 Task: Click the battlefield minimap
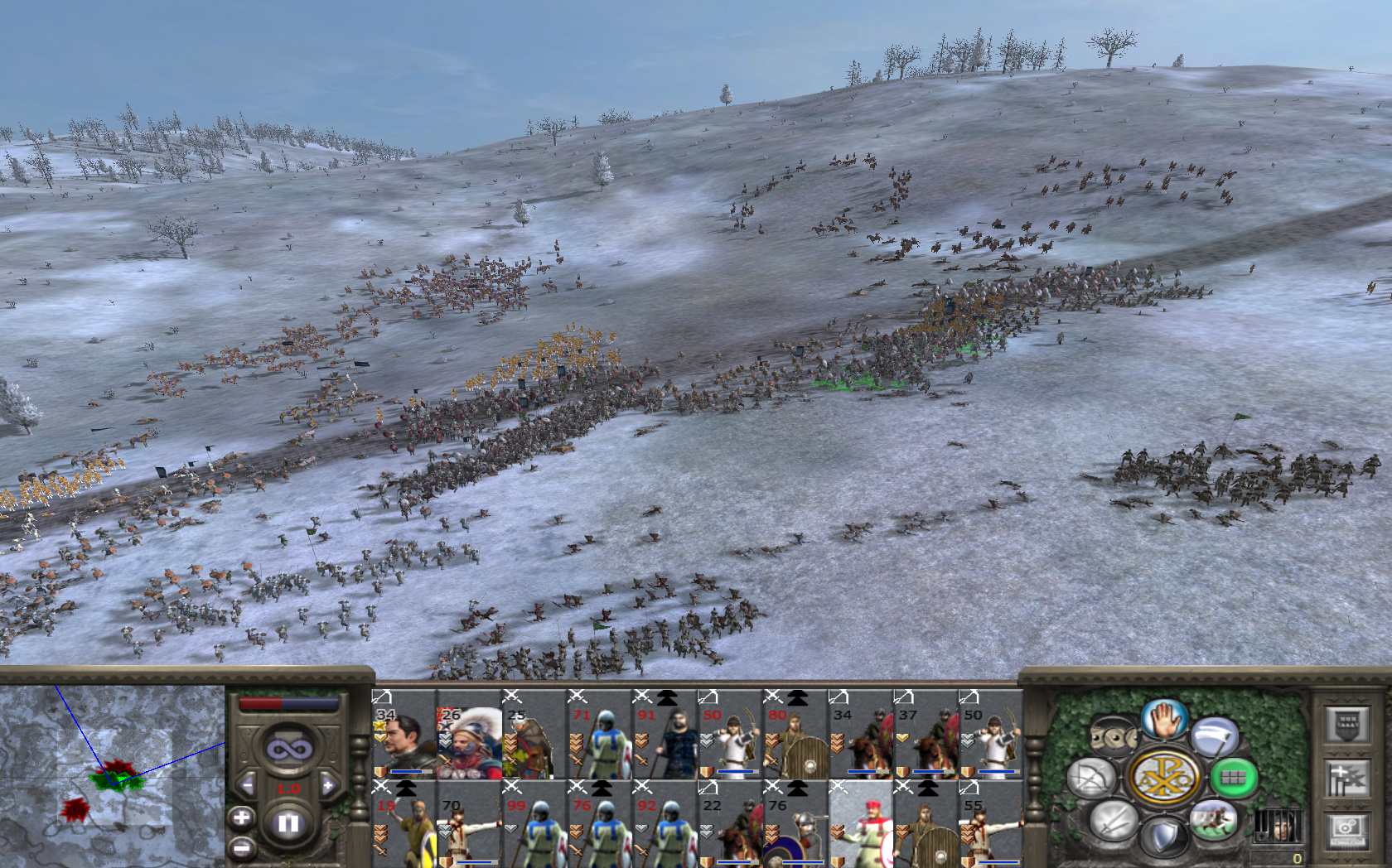(x=112, y=775)
